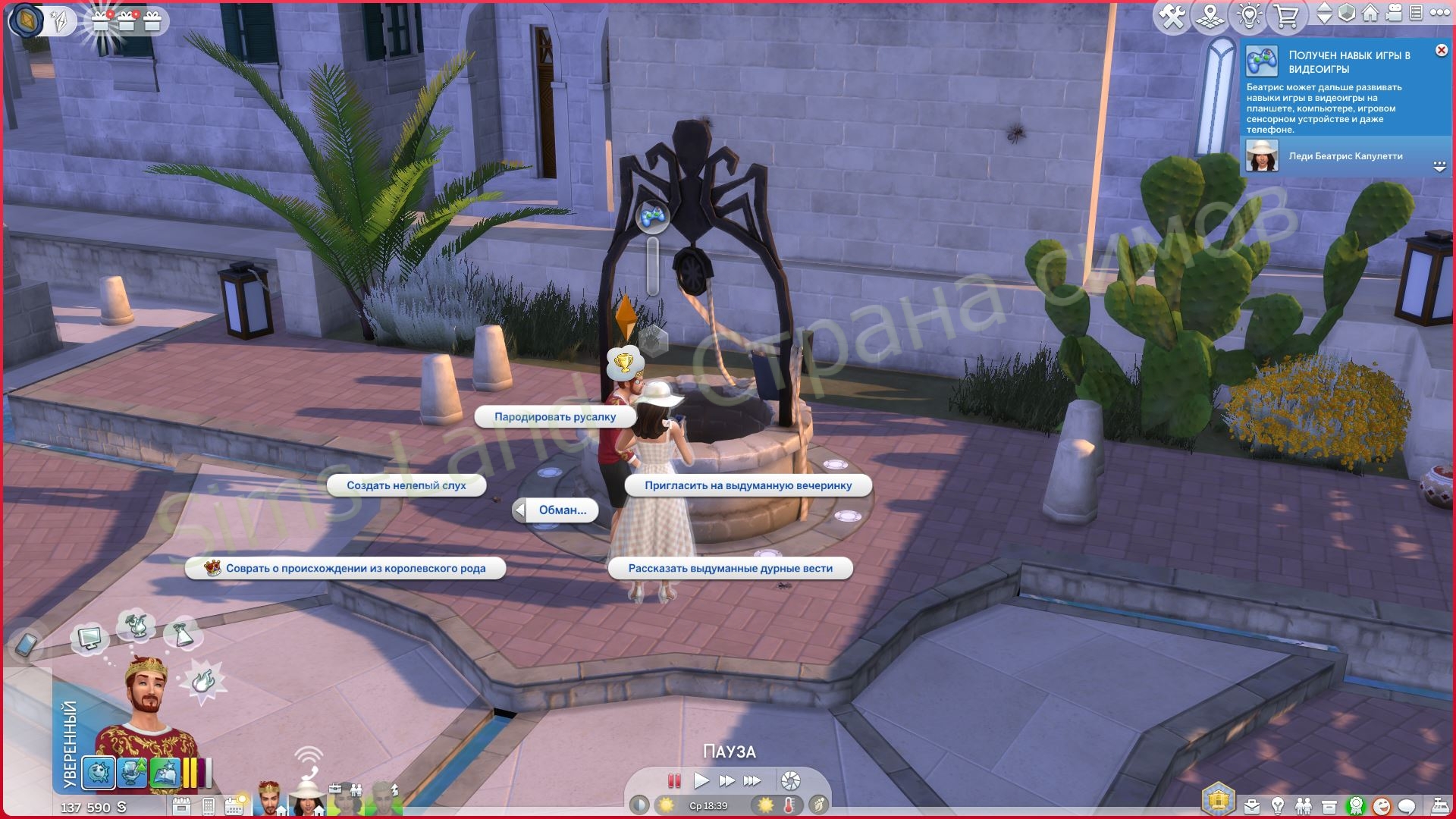Expand notification list with down arrow
The height and width of the screenshot is (819, 1456).
coord(1439,166)
